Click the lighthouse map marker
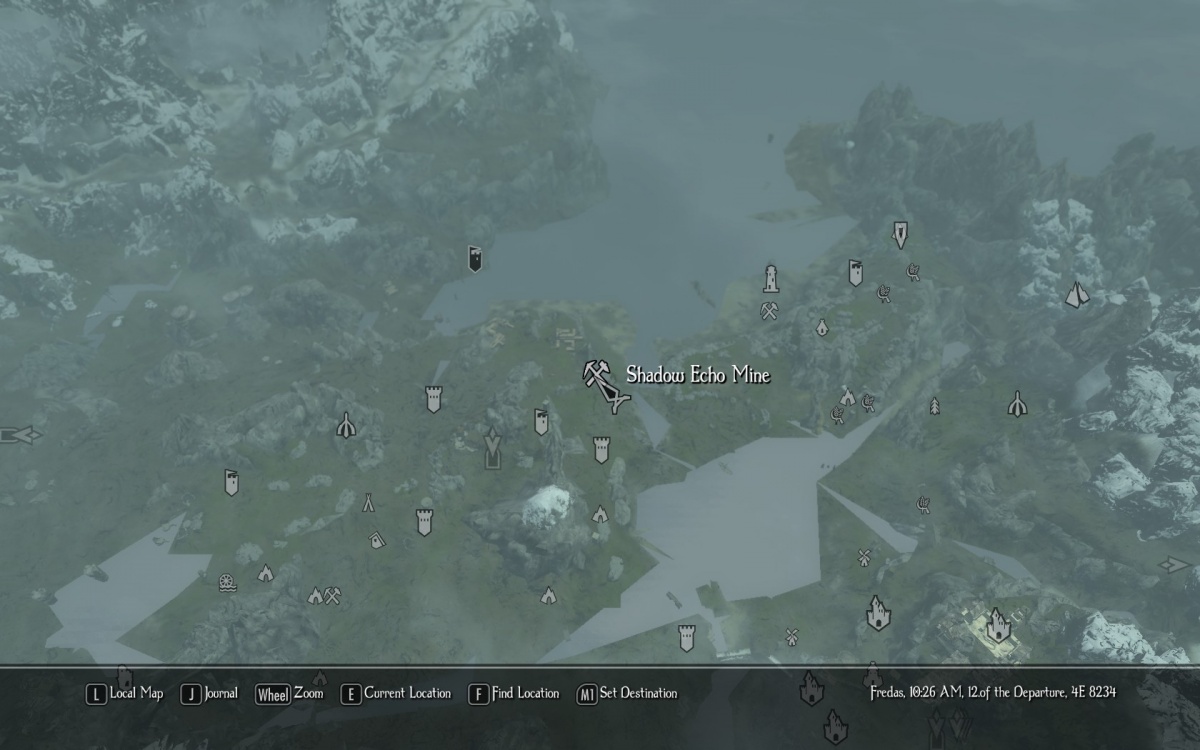The height and width of the screenshot is (750, 1200). (771, 277)
